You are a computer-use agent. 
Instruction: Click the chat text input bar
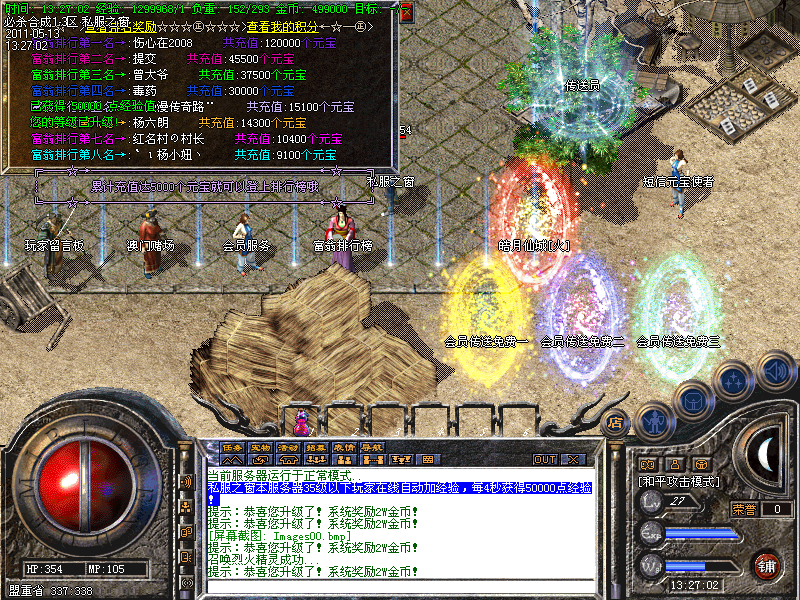(x=400, y=584)
